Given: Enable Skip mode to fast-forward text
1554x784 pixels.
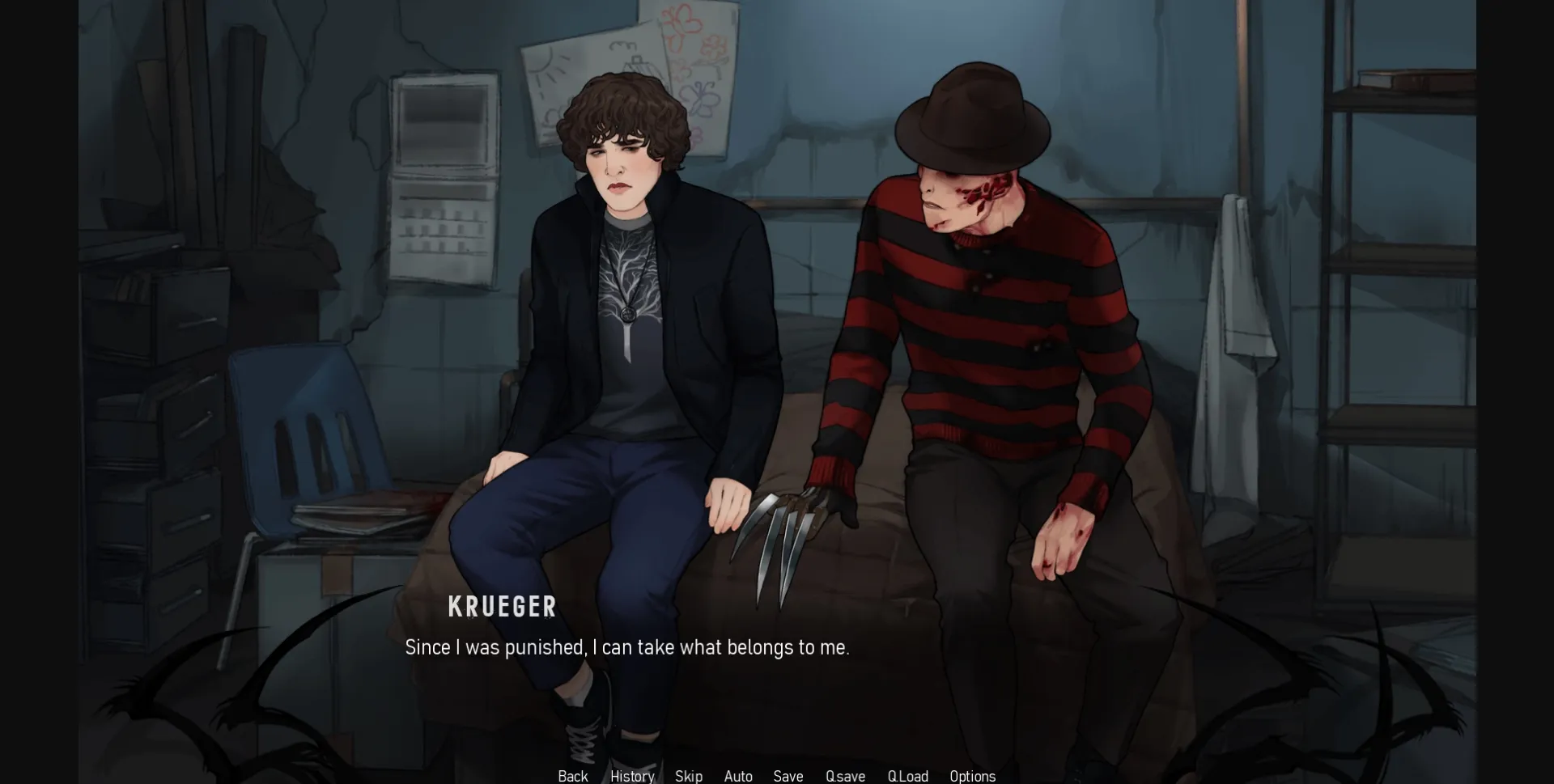Looking at the screenshot, I should [x=688, y=776].
